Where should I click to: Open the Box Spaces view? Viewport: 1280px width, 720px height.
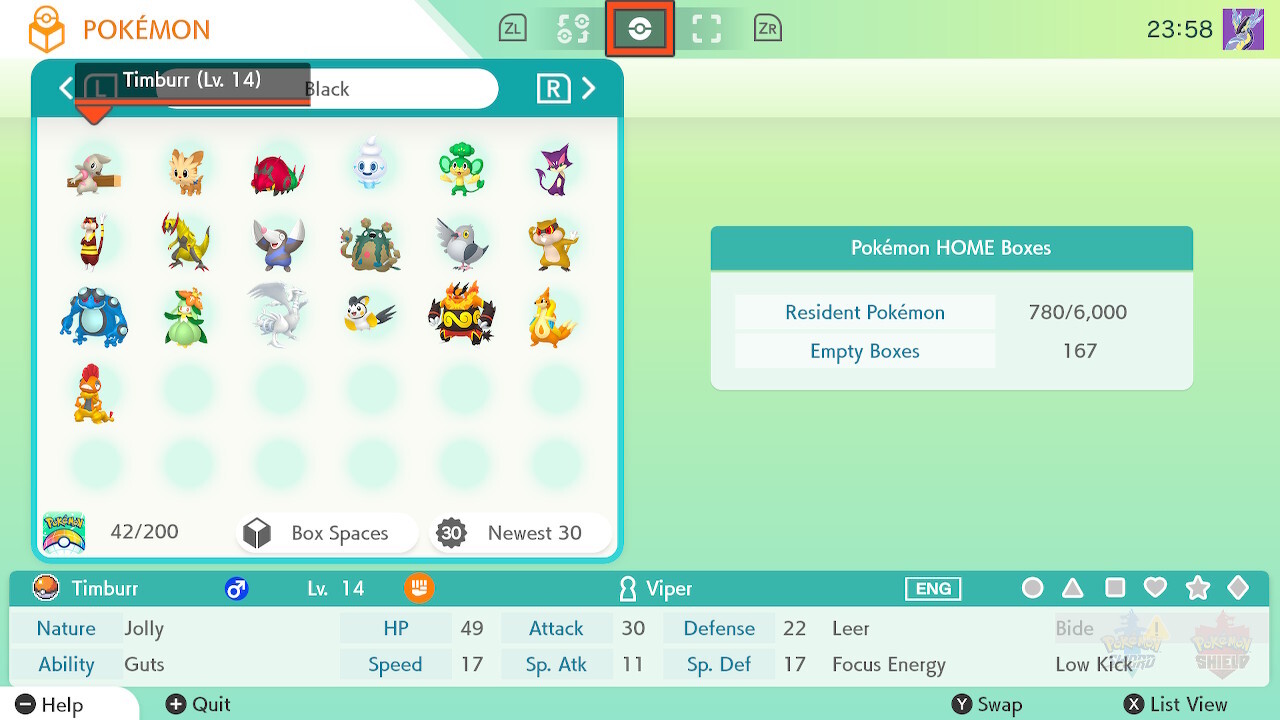[326, 533]
